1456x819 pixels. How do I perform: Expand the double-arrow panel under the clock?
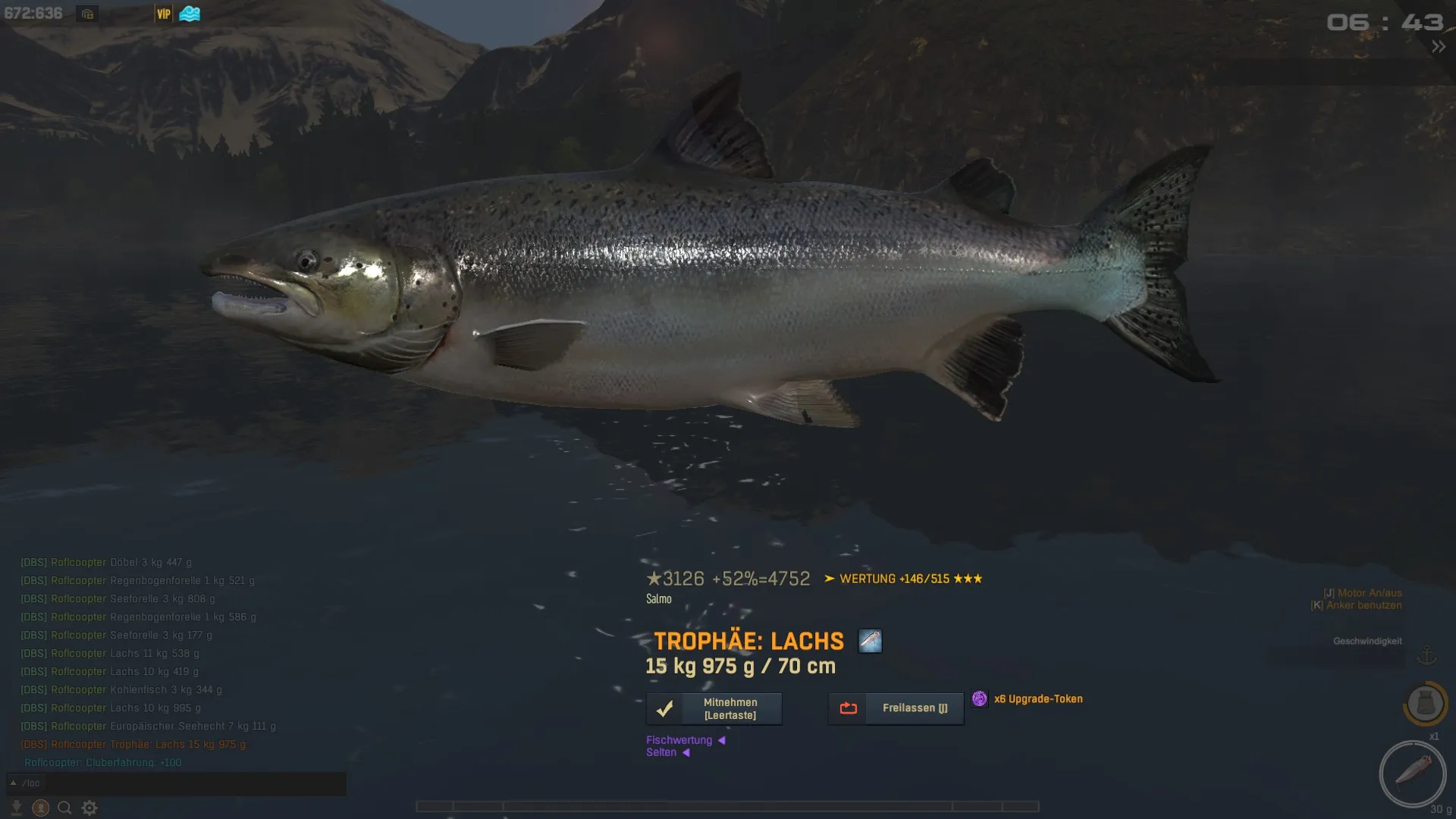click(1439, 47)
